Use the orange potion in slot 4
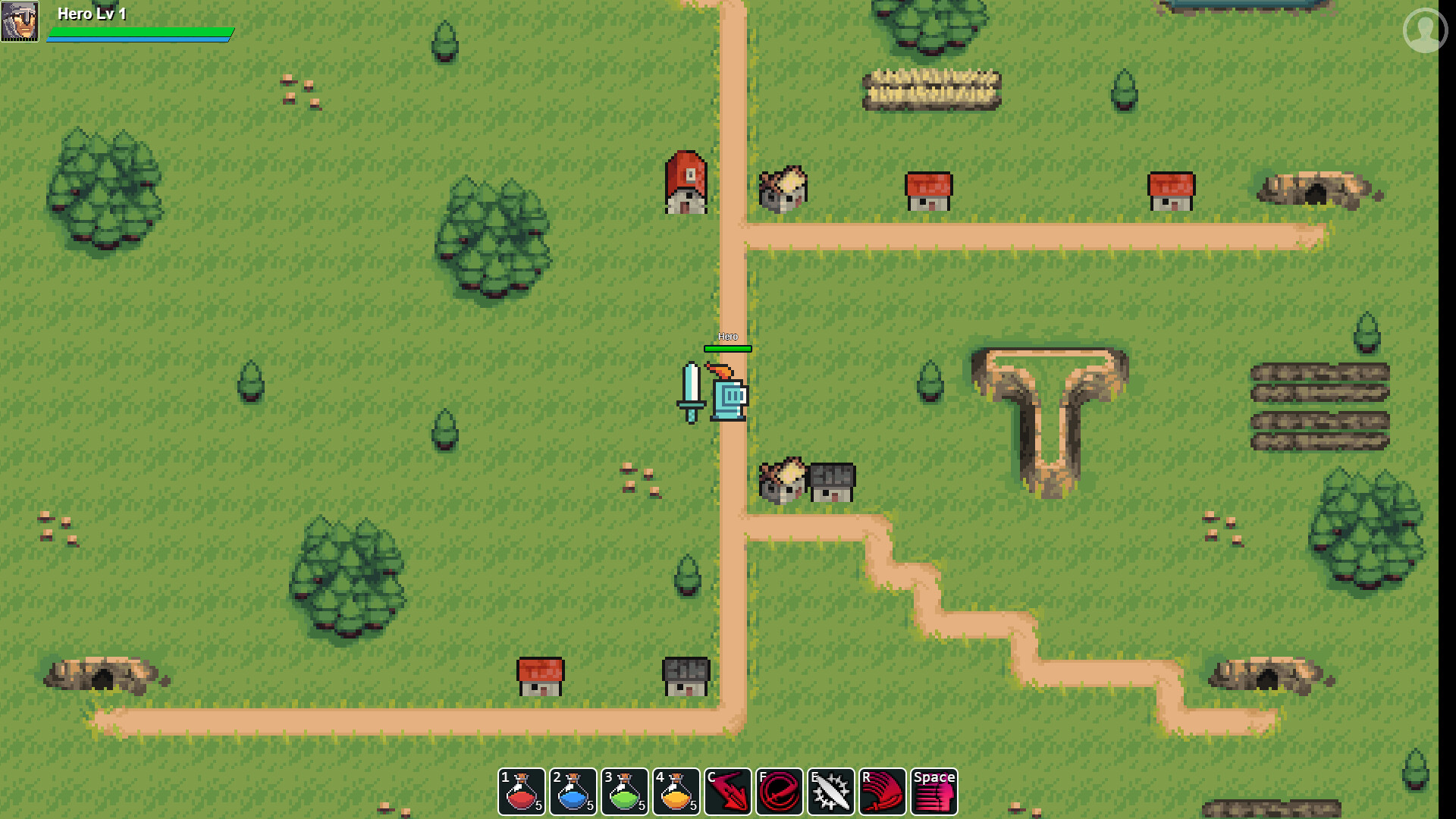Image resolution: width=1456 pixels, height=819 pixels. pyautogui.click(x=677, y=791)
